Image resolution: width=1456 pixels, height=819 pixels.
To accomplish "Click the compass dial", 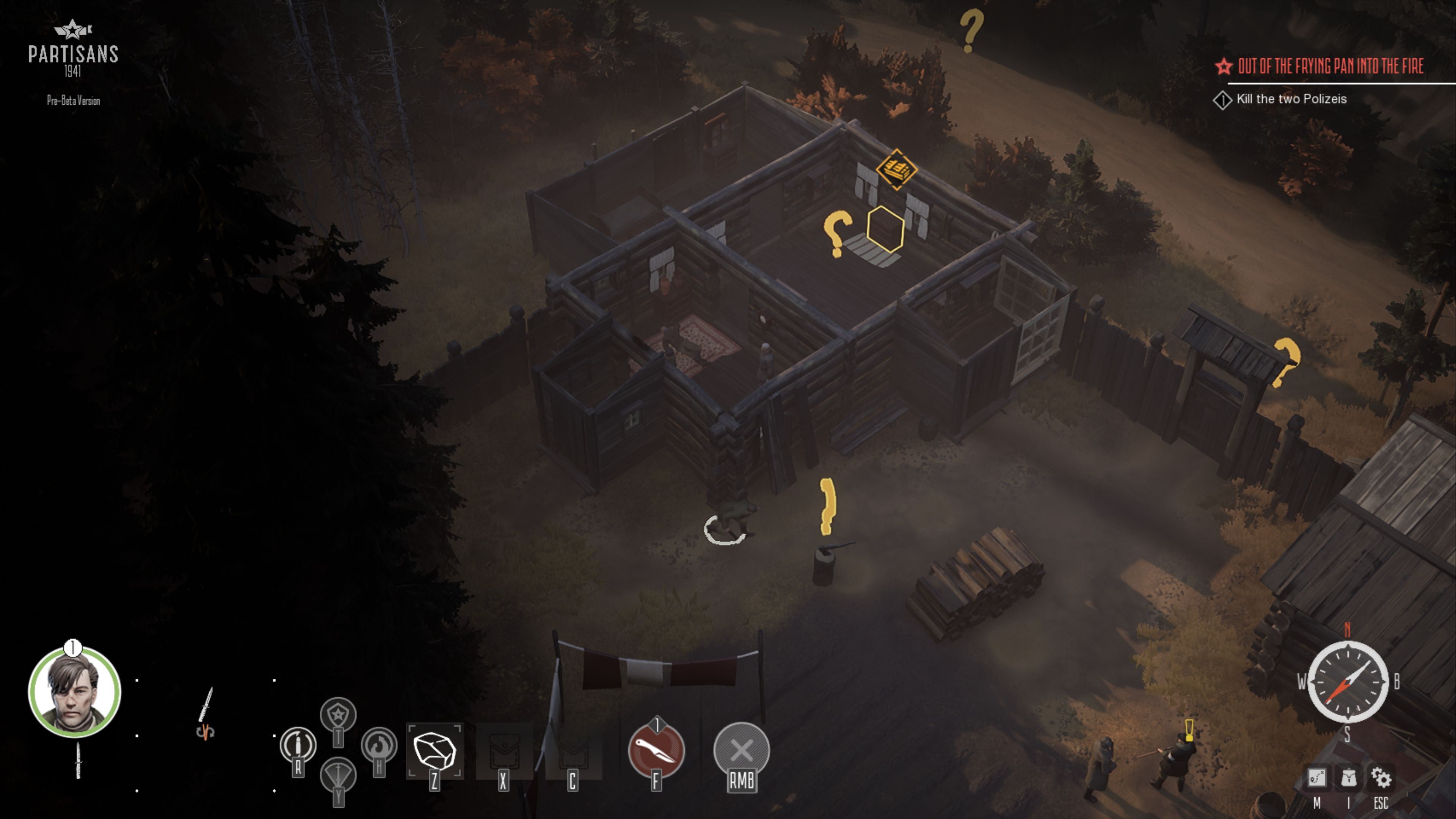I will click(x=1348, y=682).
